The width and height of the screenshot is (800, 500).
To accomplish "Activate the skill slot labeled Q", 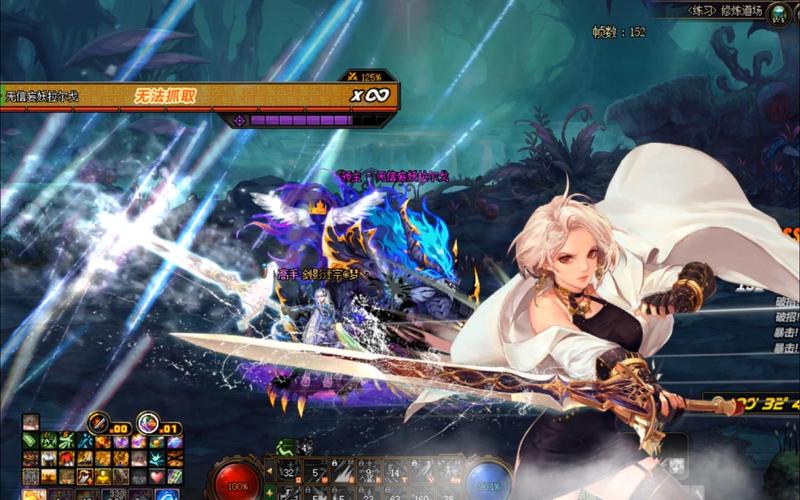I will 288,469.
